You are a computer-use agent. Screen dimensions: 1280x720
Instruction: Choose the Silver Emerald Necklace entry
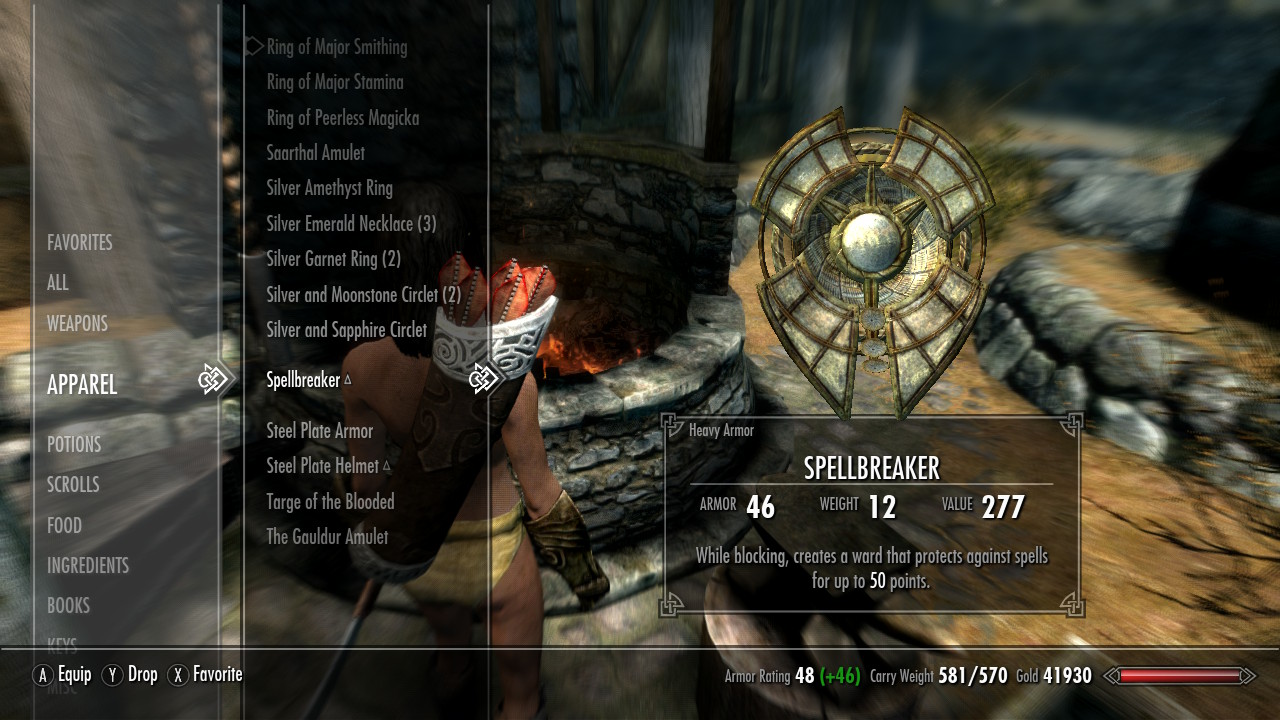tap(351, 224)
